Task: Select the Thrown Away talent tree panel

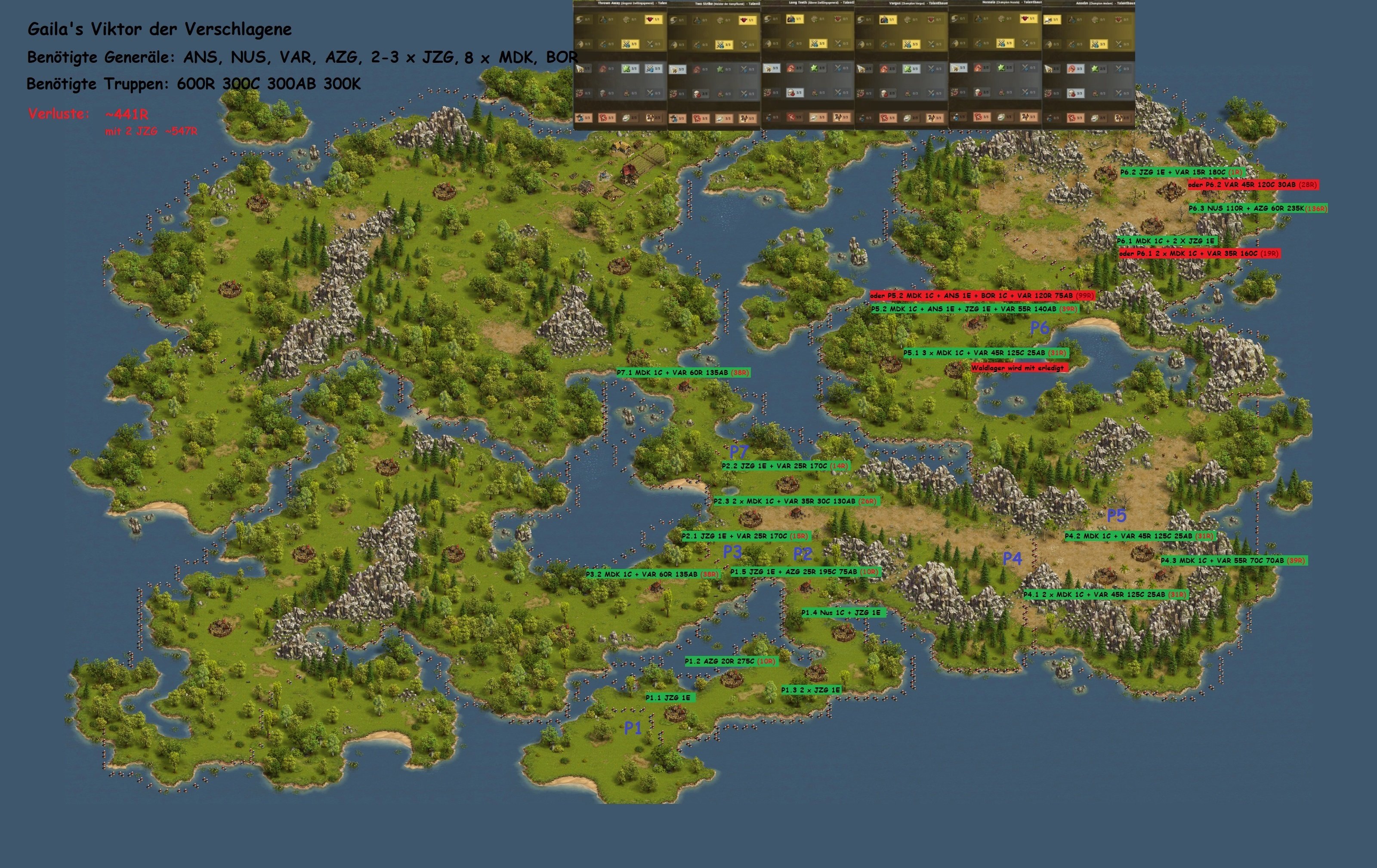Action: coord(620,66)
